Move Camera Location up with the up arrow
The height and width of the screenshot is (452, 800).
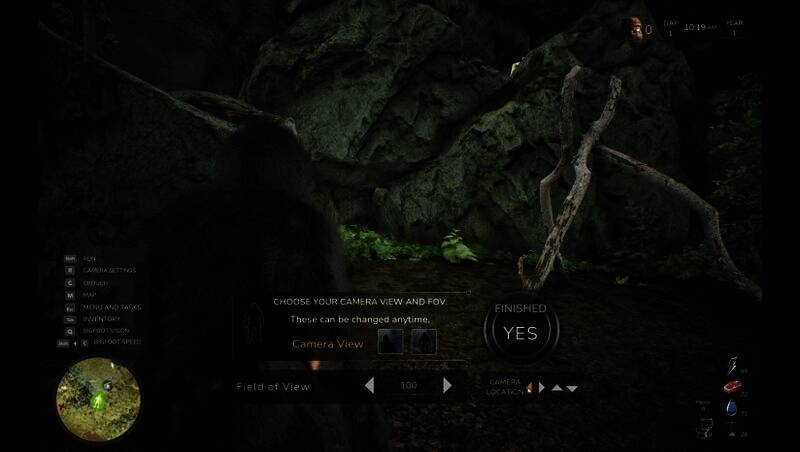pyautogui.click(x=557, y=388)
